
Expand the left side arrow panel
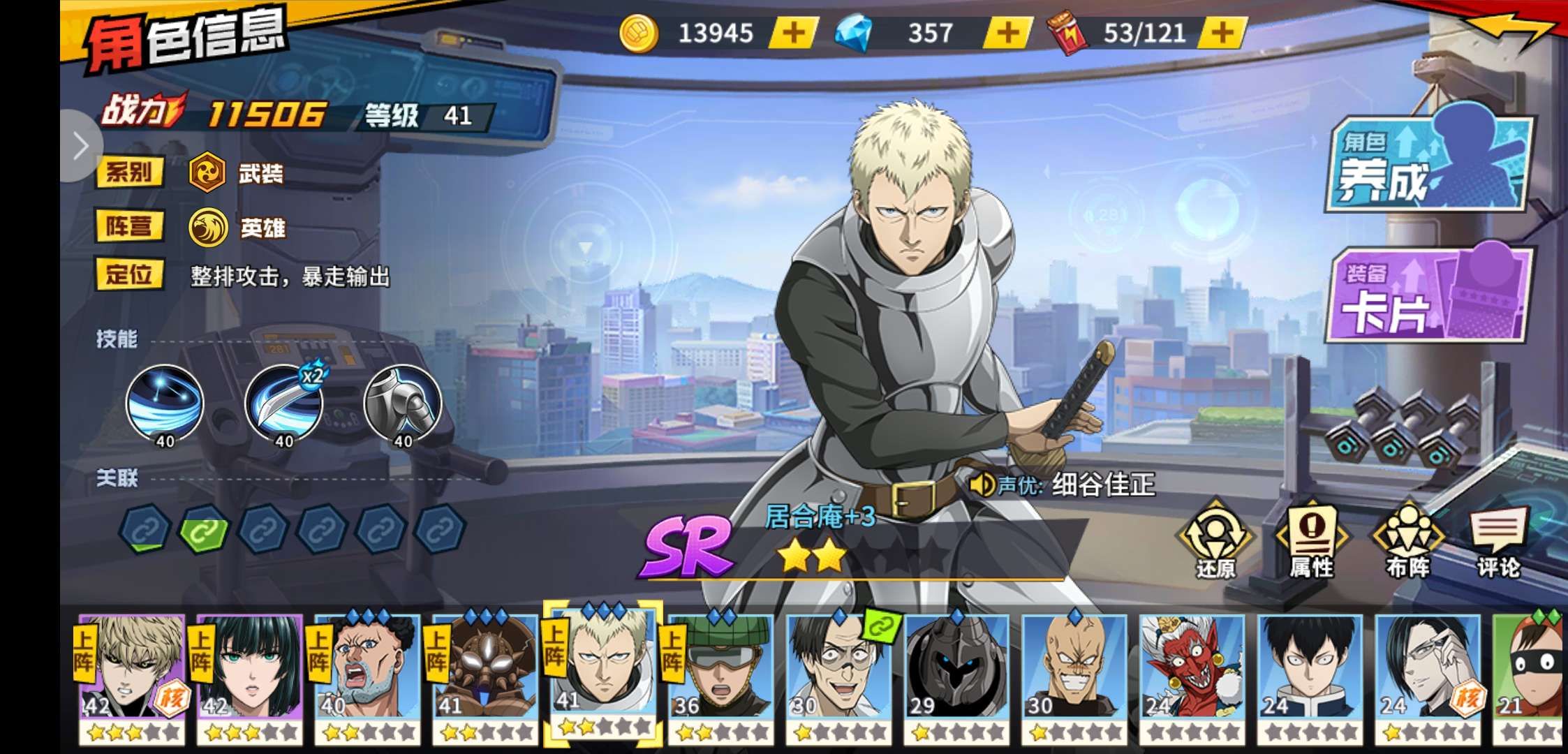tap(80, 147)
